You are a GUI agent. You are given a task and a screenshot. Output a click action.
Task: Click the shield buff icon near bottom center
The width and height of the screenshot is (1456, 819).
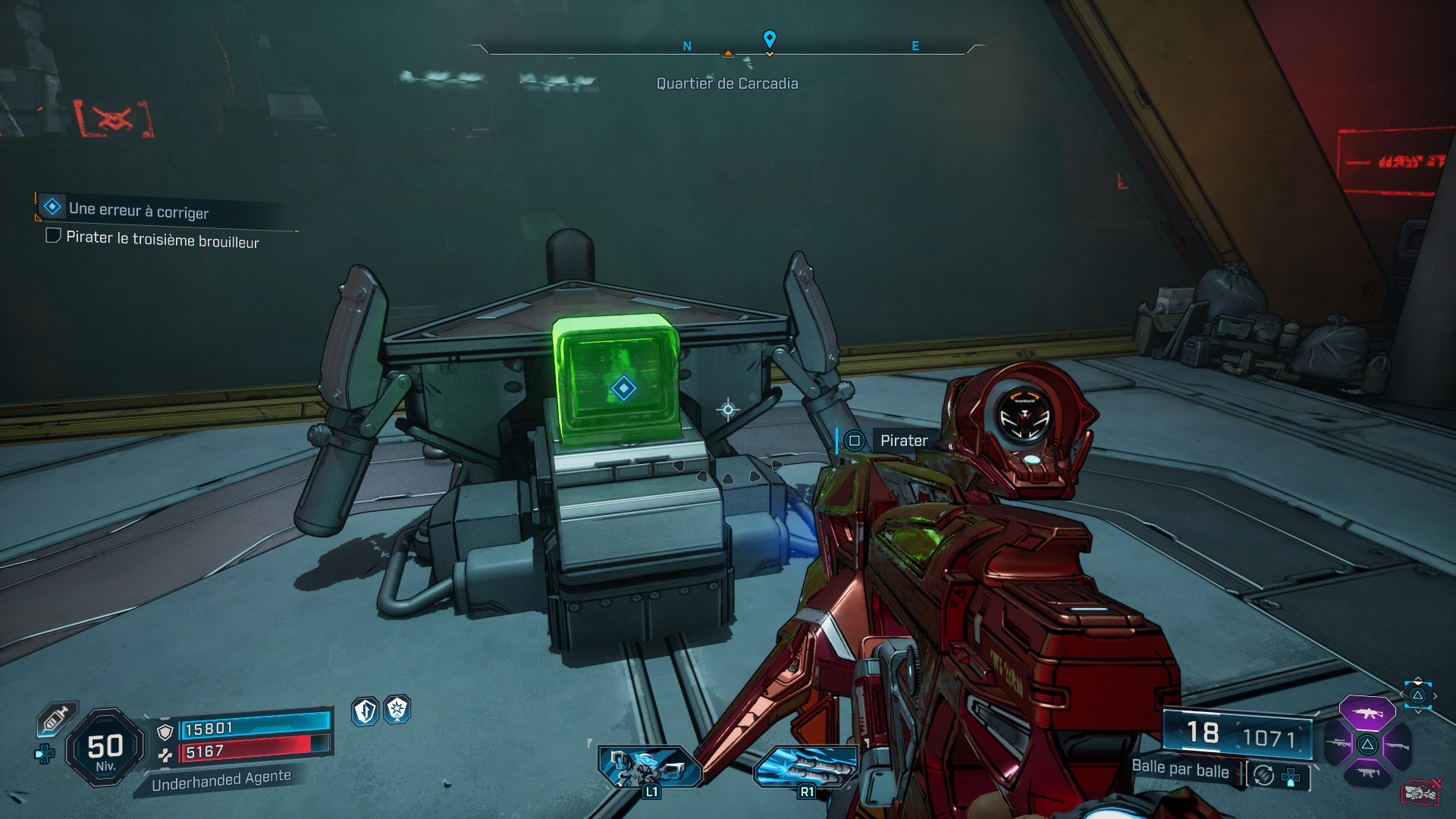point(364,711)
